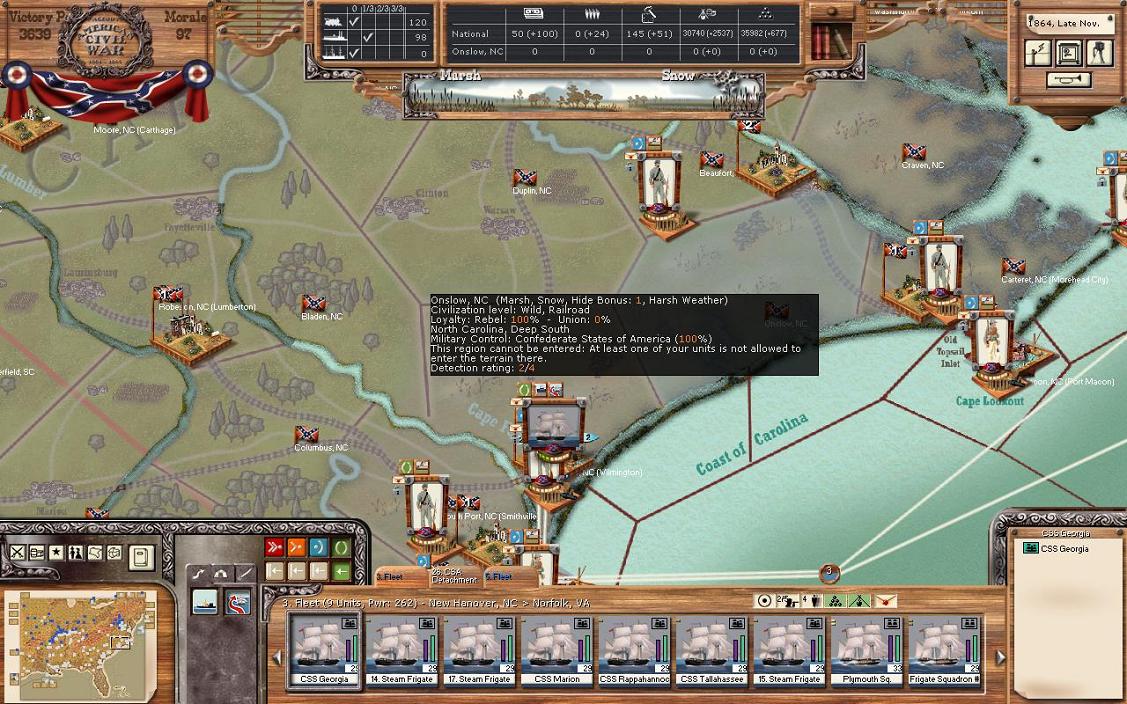Image resolution: width=1127 pixels, height=704 pixels.
Task: Set the blue defensive posture
Action: coord(319,547)
